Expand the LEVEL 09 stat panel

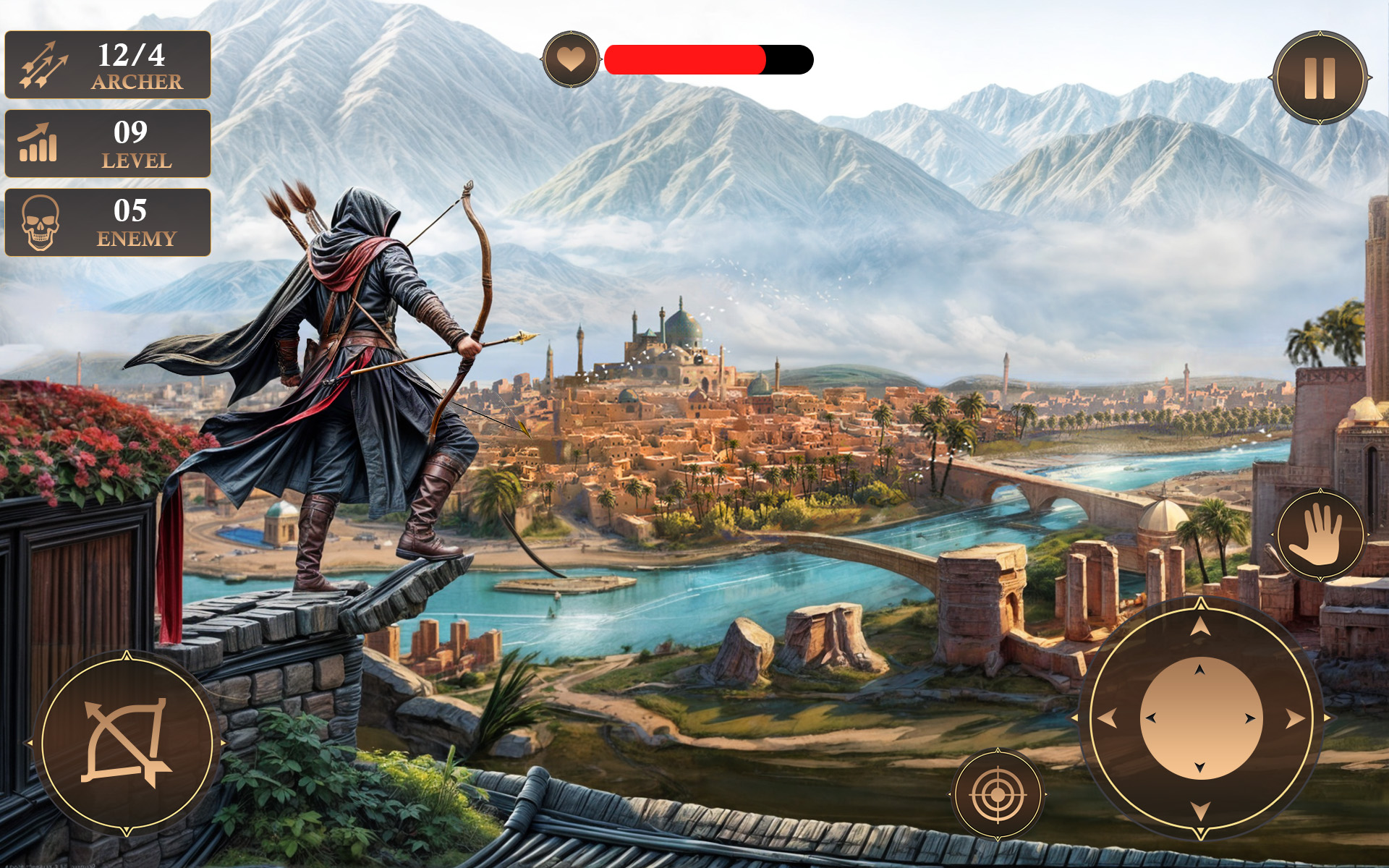coord(107,144)
